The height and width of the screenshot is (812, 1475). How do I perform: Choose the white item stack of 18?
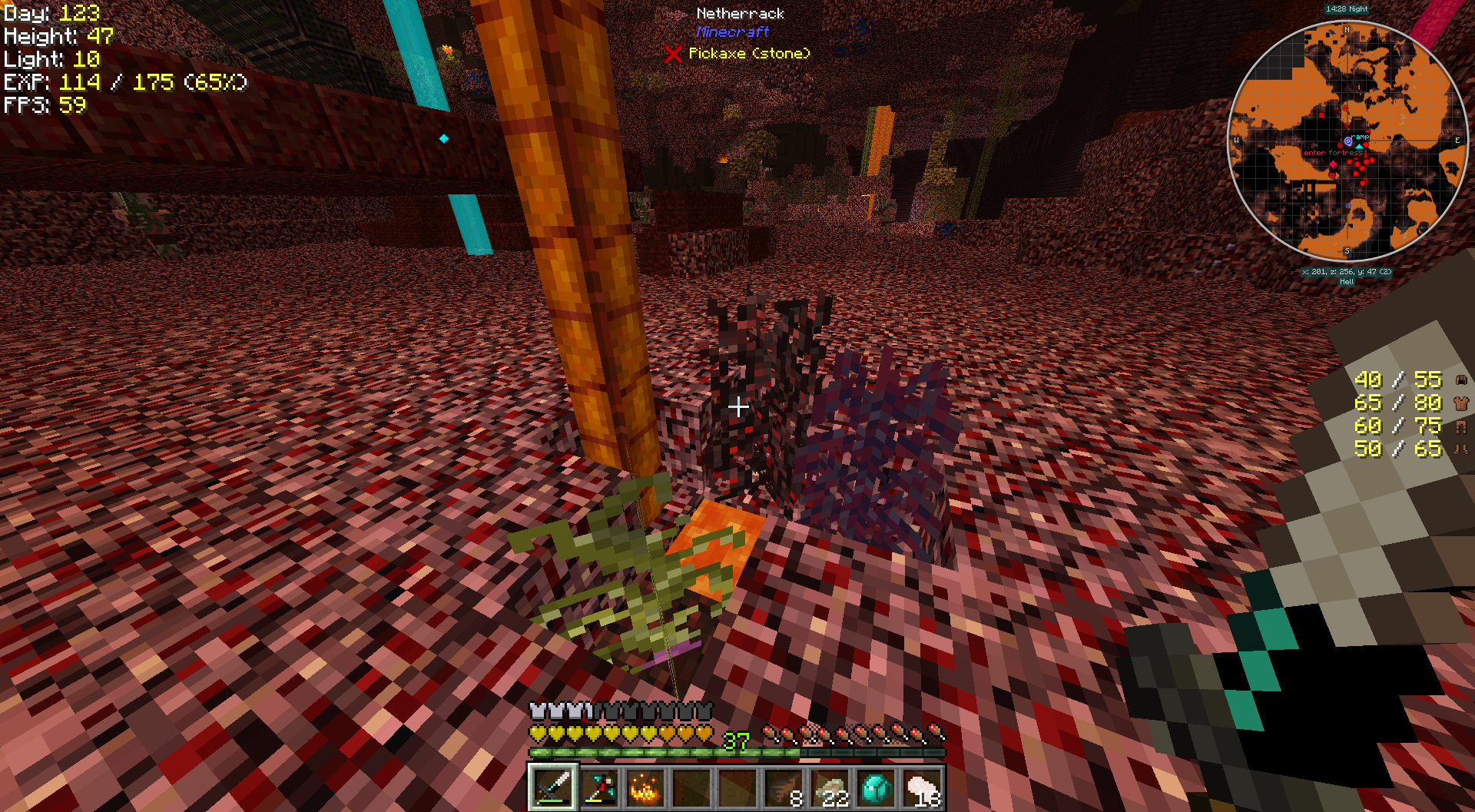pyautogui.click(x=923, y=787)
